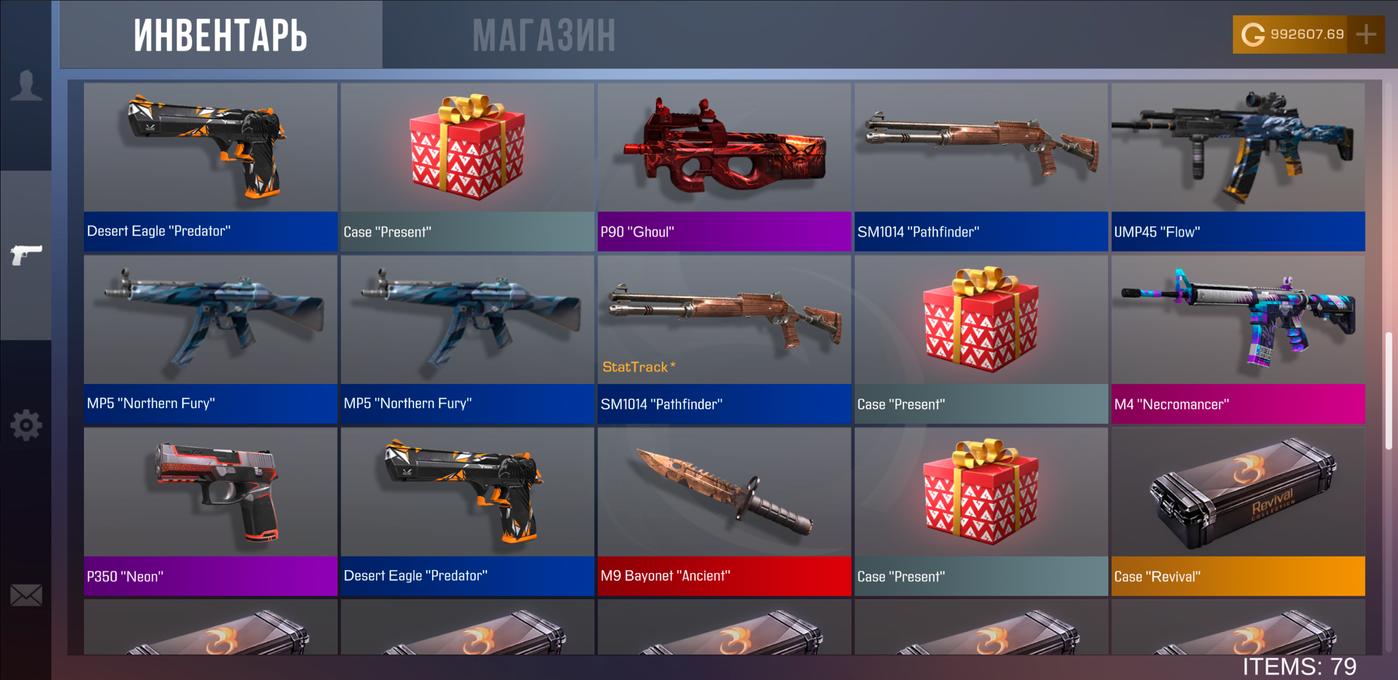Choose the UMP45 "Flow" skin
Screen dimensions: 1398x680
point(1238,166)
